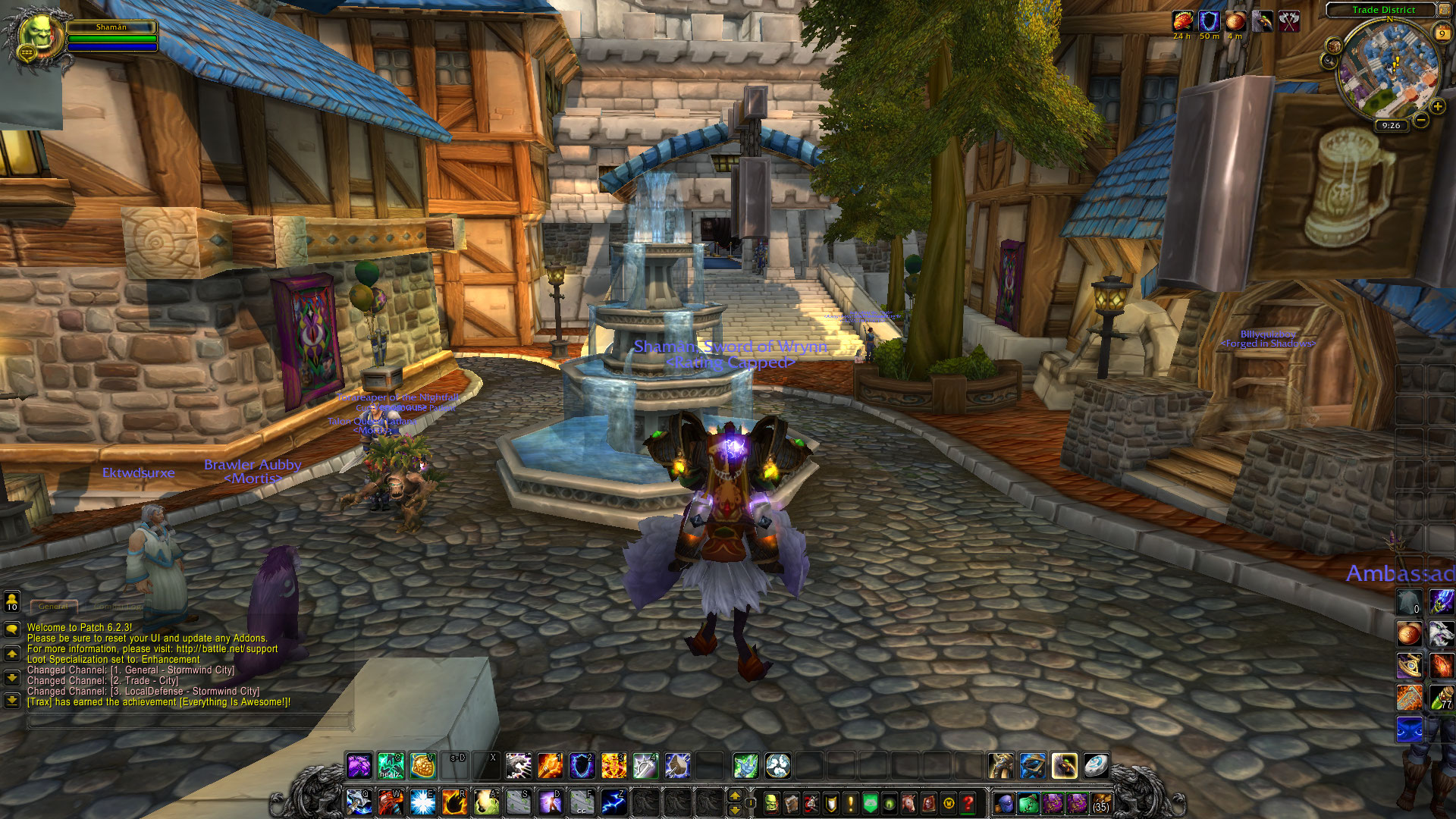Cast the heal spell labeled healz
The height and width of the screenshot is (819, 1456).
(x=391, y=766)
